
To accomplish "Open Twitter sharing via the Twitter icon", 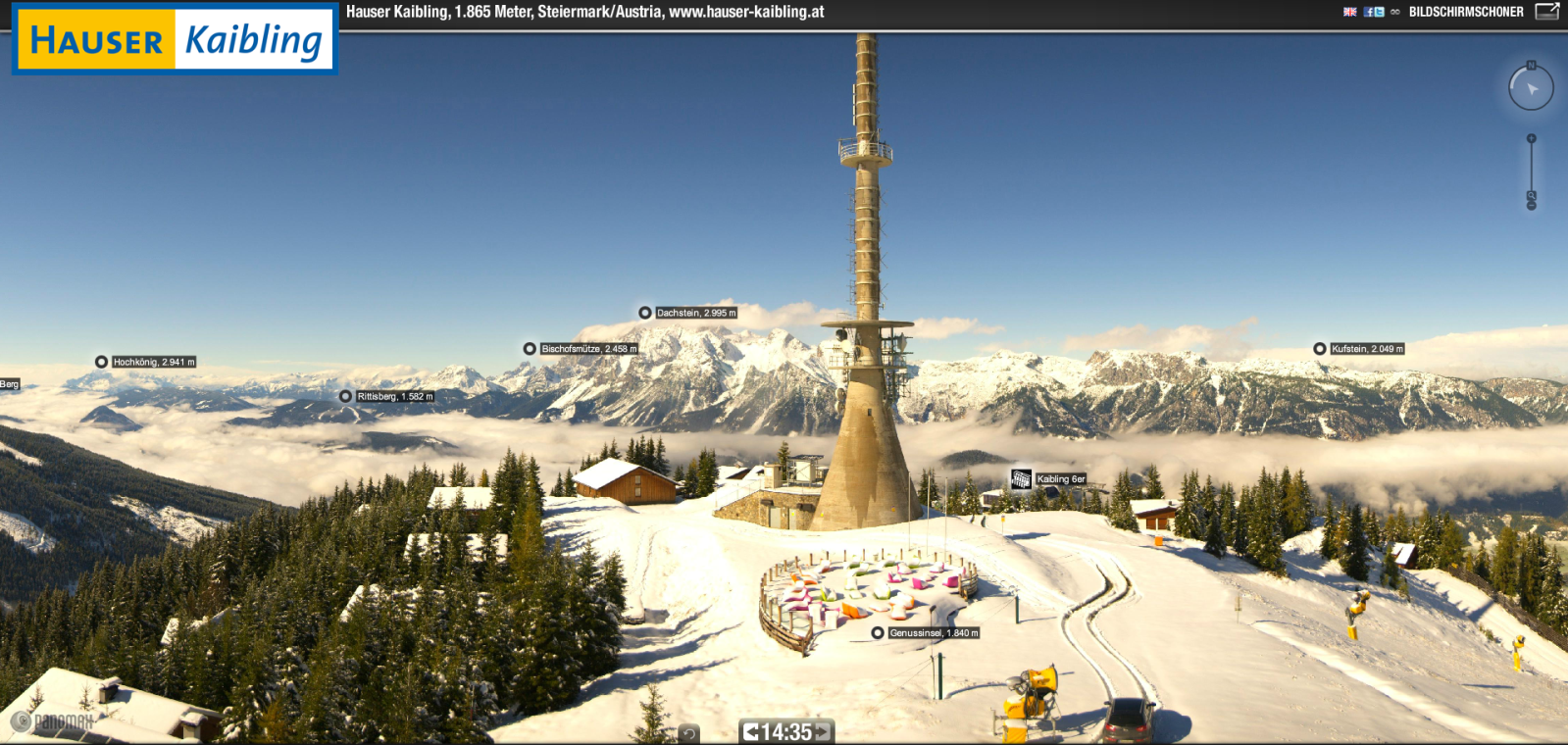I will tap(1380, 13).
